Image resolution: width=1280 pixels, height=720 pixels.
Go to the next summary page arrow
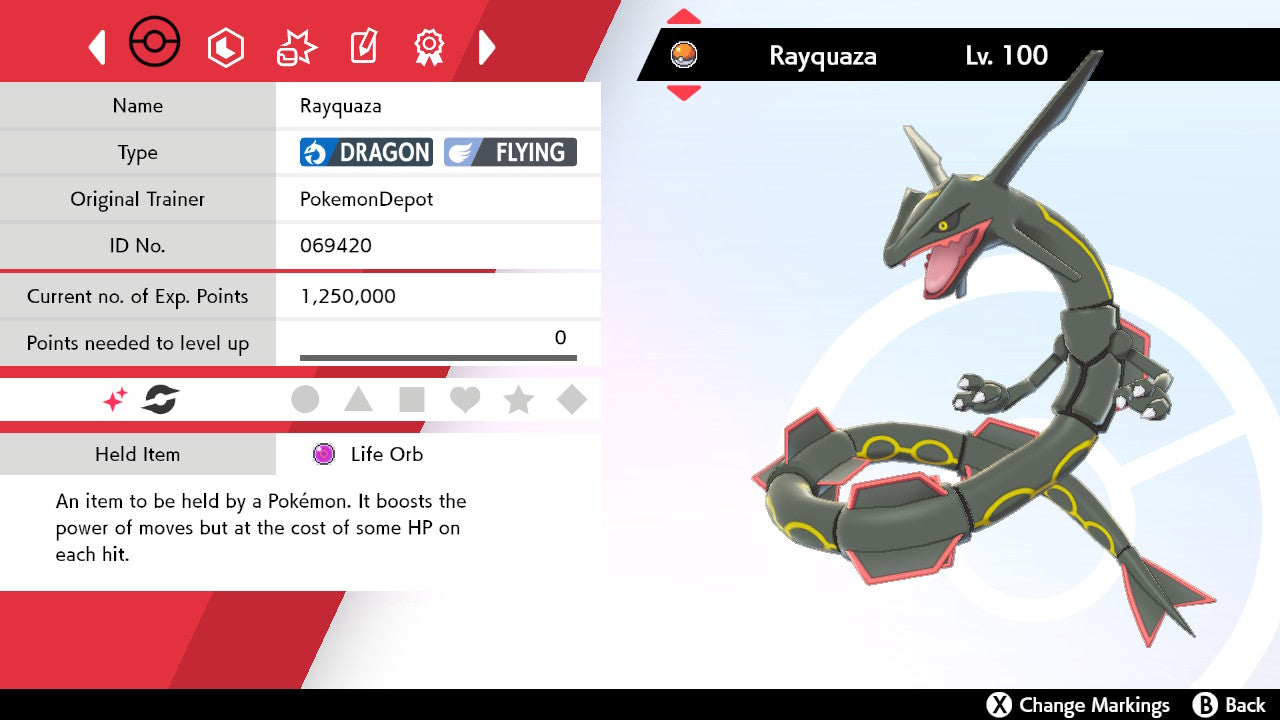point(487,47)
